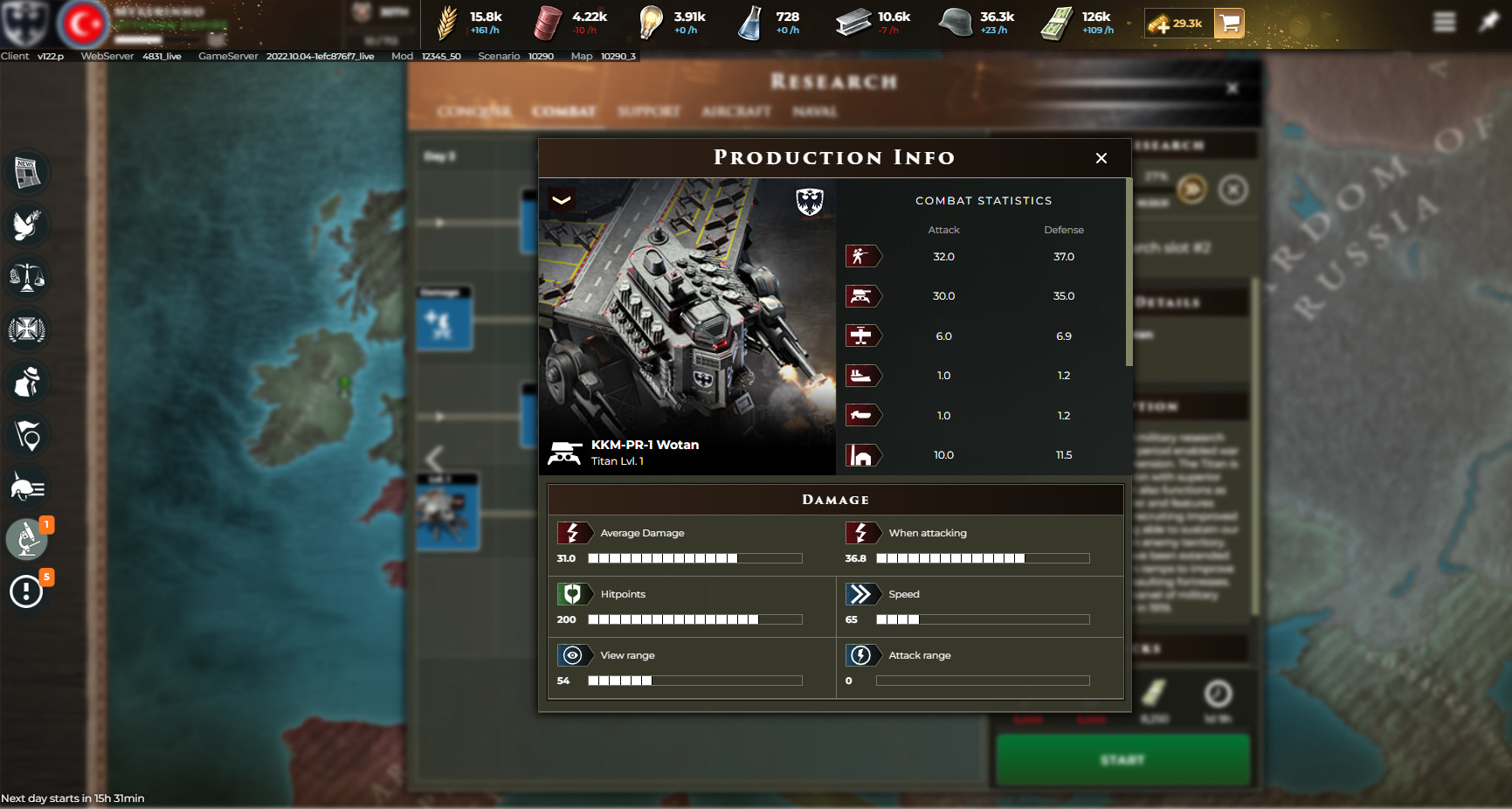Select the Espionage spy icon
This screenshot has width=1512, height=809.
point(27,383)
